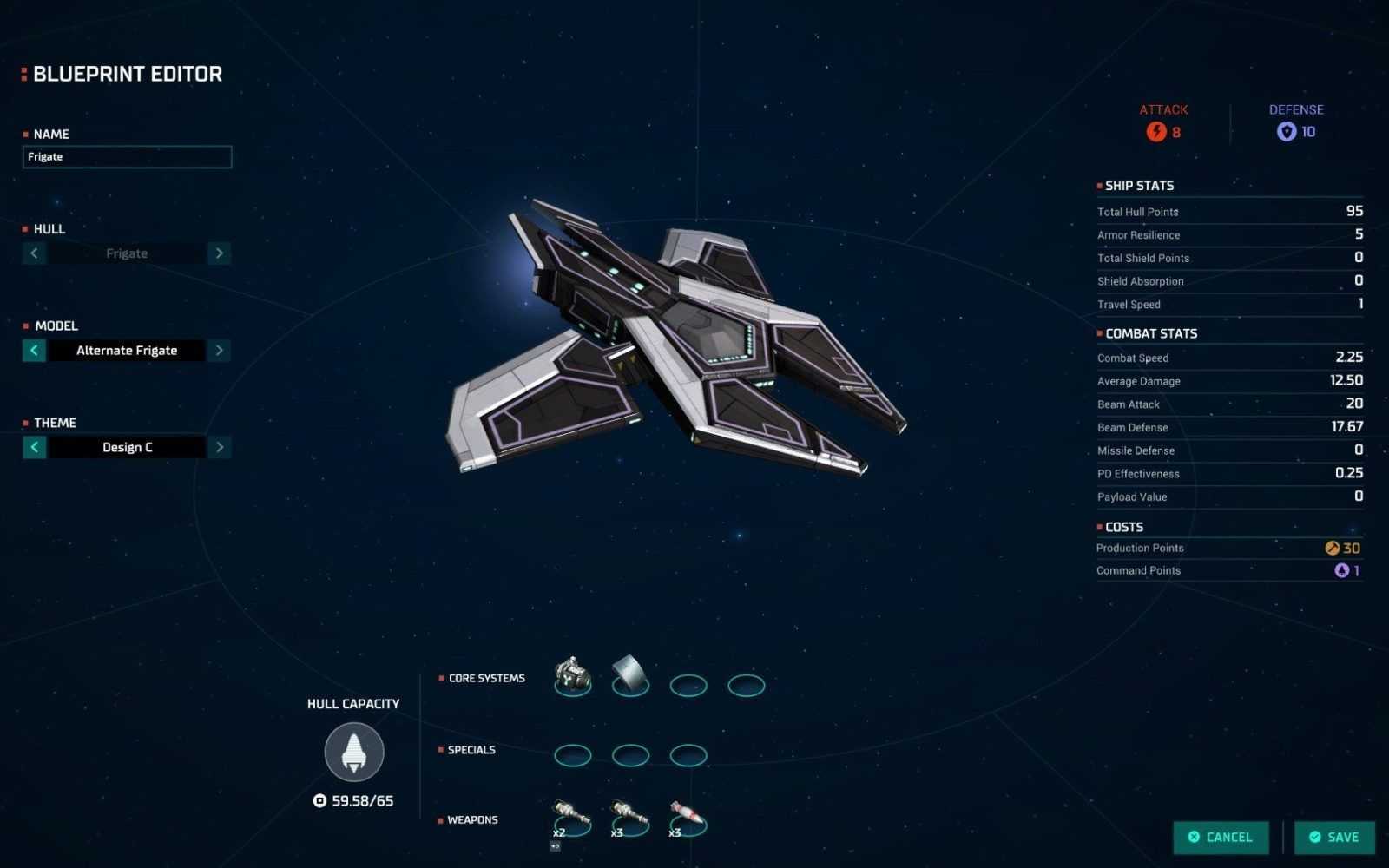Choose the previous theme design

coord(34,447)
